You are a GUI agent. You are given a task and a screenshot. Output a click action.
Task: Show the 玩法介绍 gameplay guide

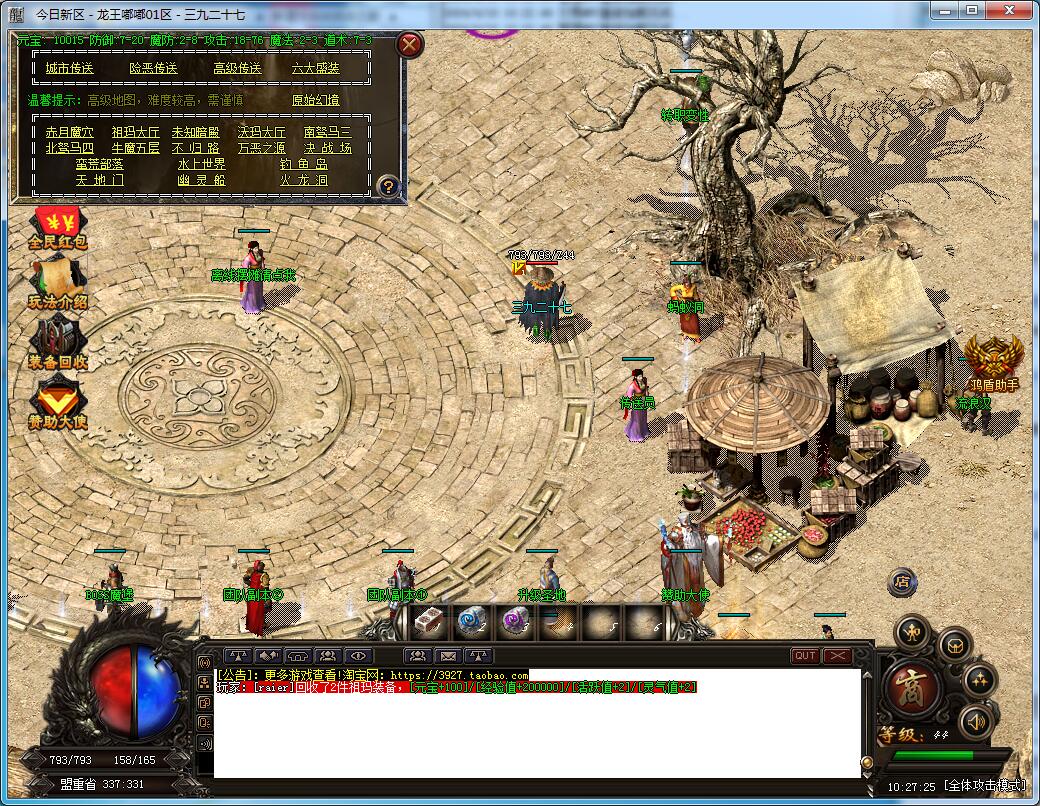click(x=58, y=285)
